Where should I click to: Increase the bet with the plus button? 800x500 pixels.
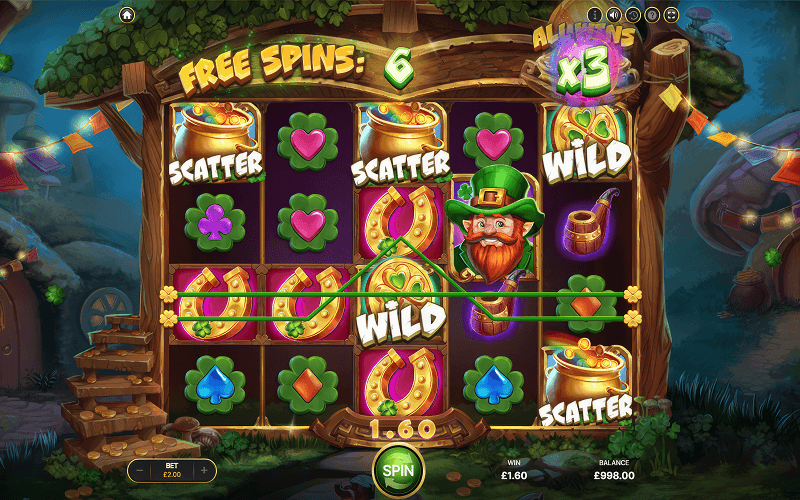pyautogui.click(x=204, y=470)
